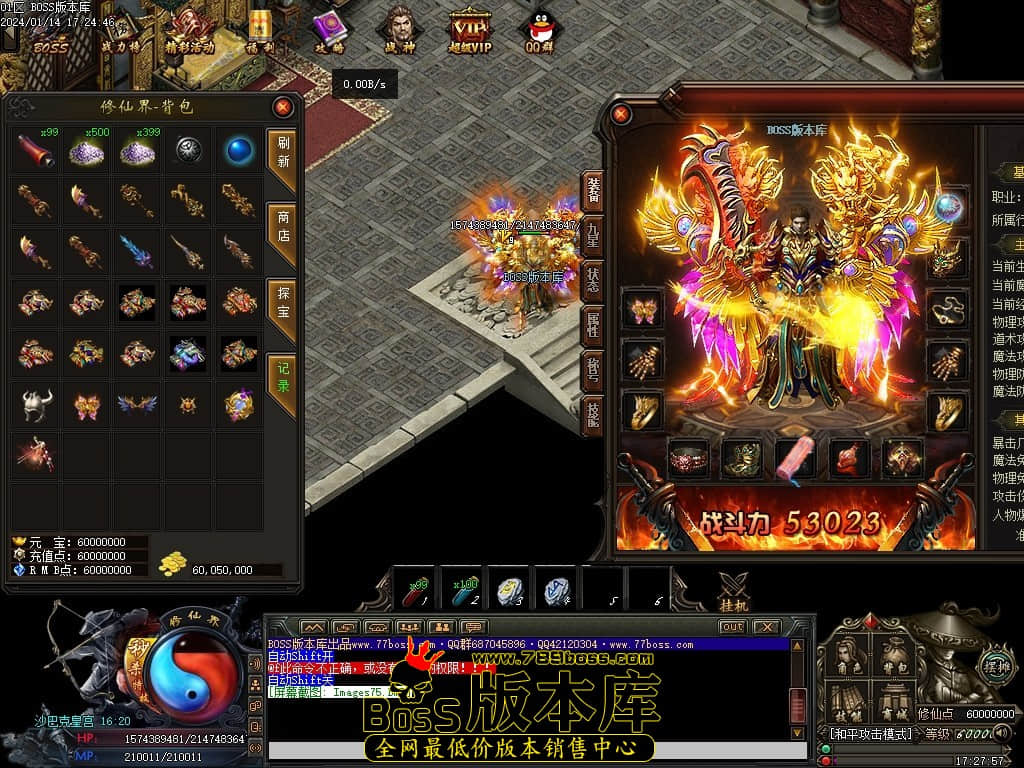Select the silver helmet item in backpack

coord(36,404)
